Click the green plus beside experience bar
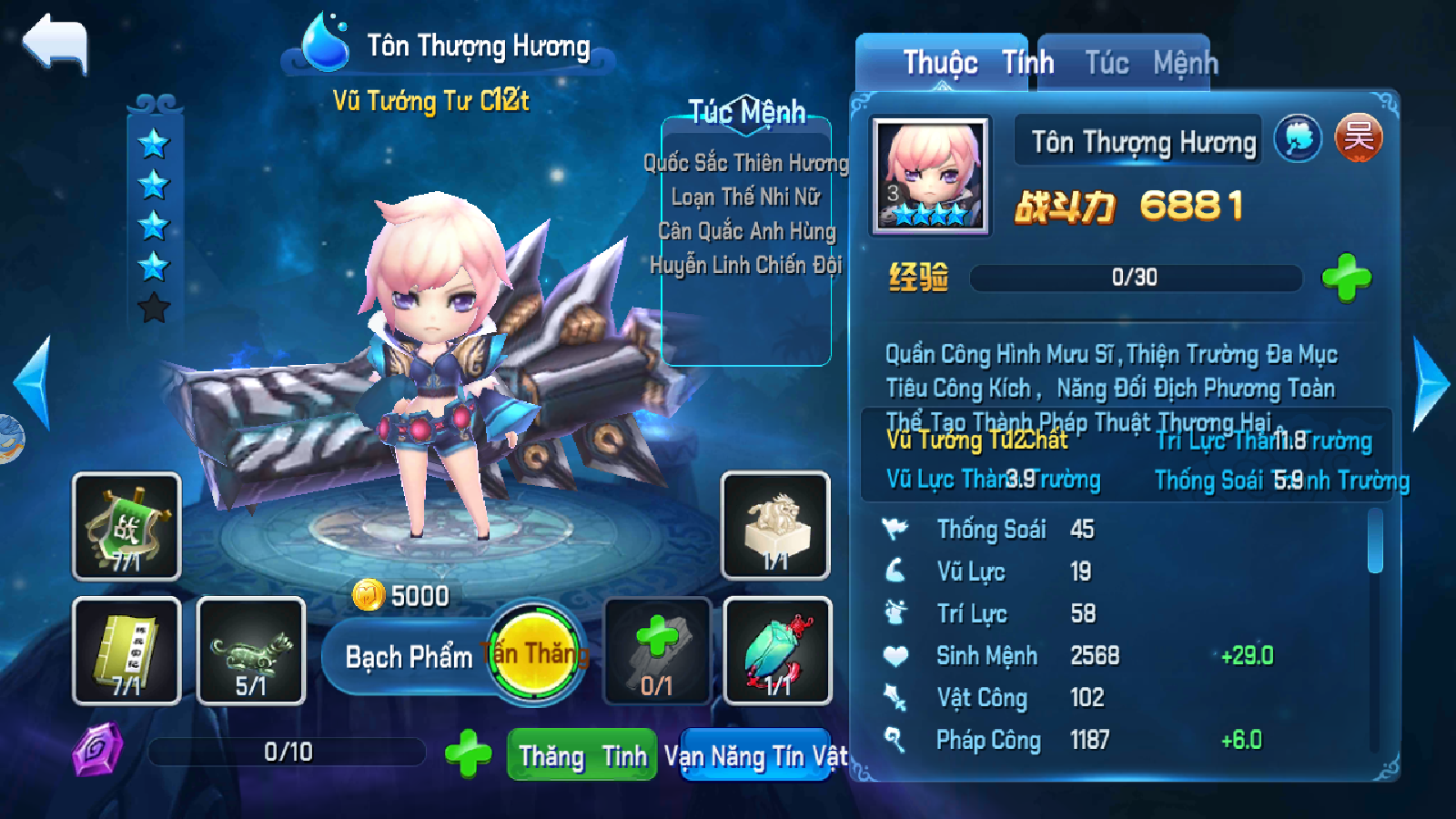1456x819 pixels. coord(1346,278)
